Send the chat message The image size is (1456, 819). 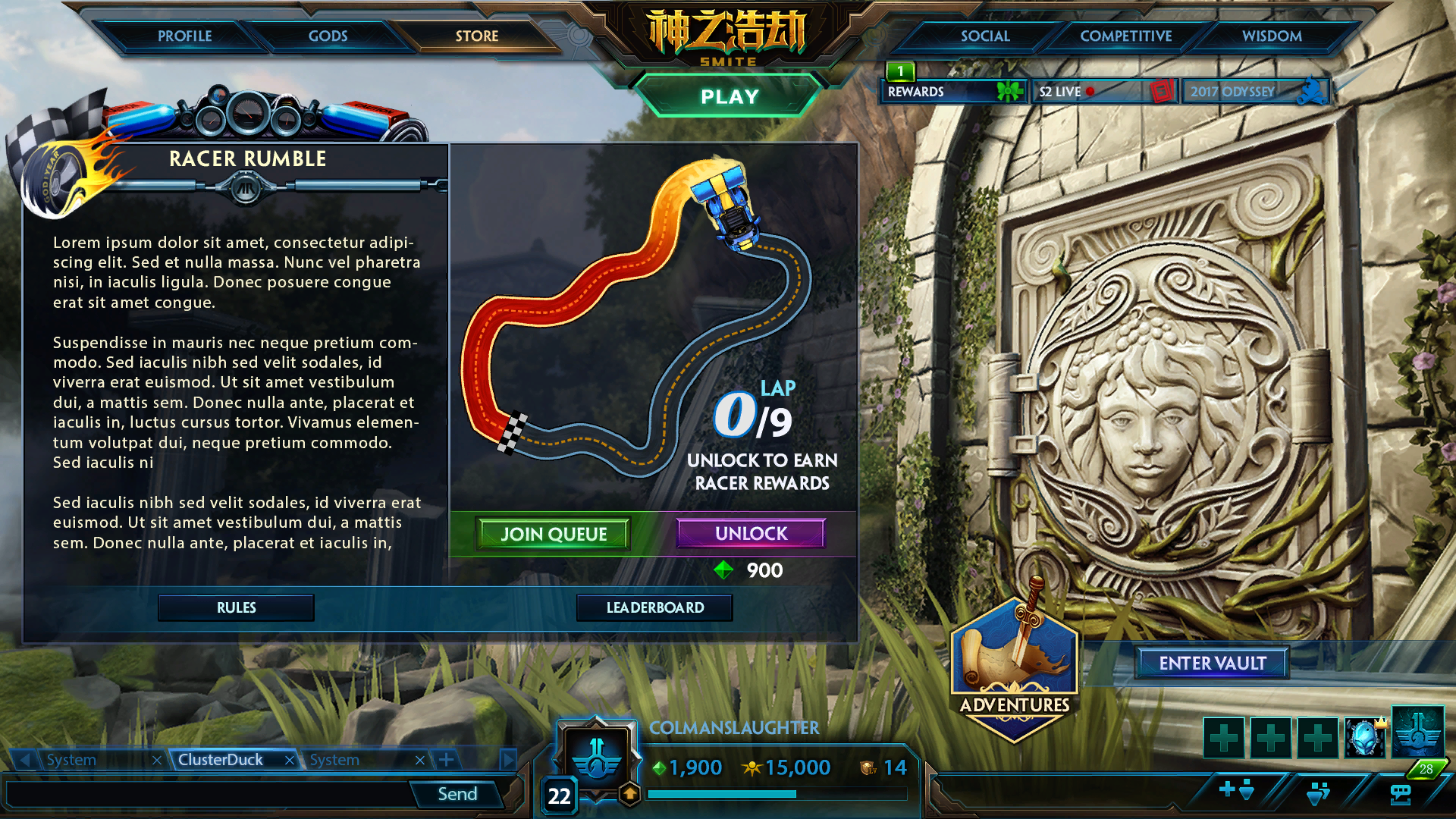pyautogui.click(x=457, y=794)
